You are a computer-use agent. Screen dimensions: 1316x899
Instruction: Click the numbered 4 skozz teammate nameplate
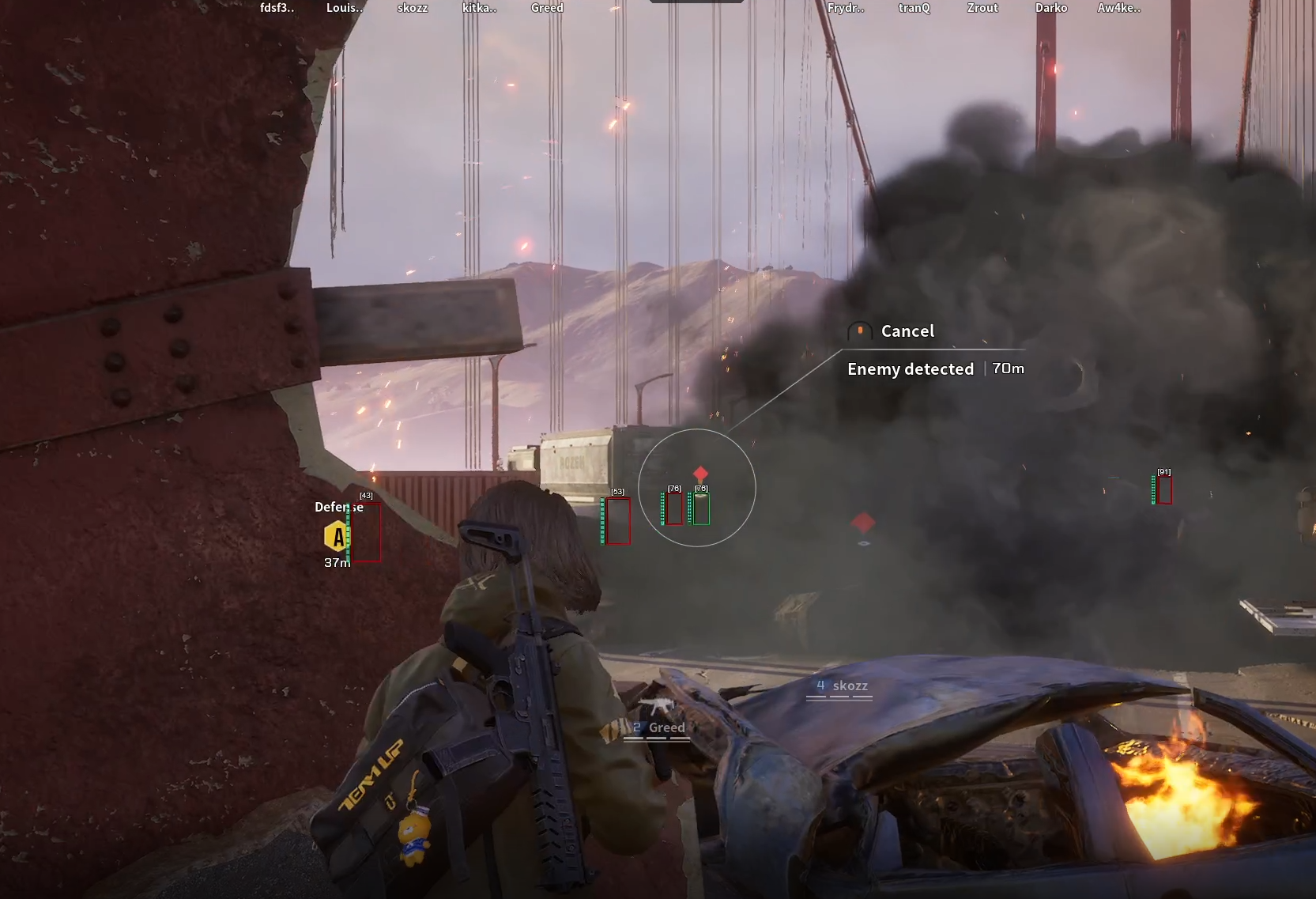(841, 686)
